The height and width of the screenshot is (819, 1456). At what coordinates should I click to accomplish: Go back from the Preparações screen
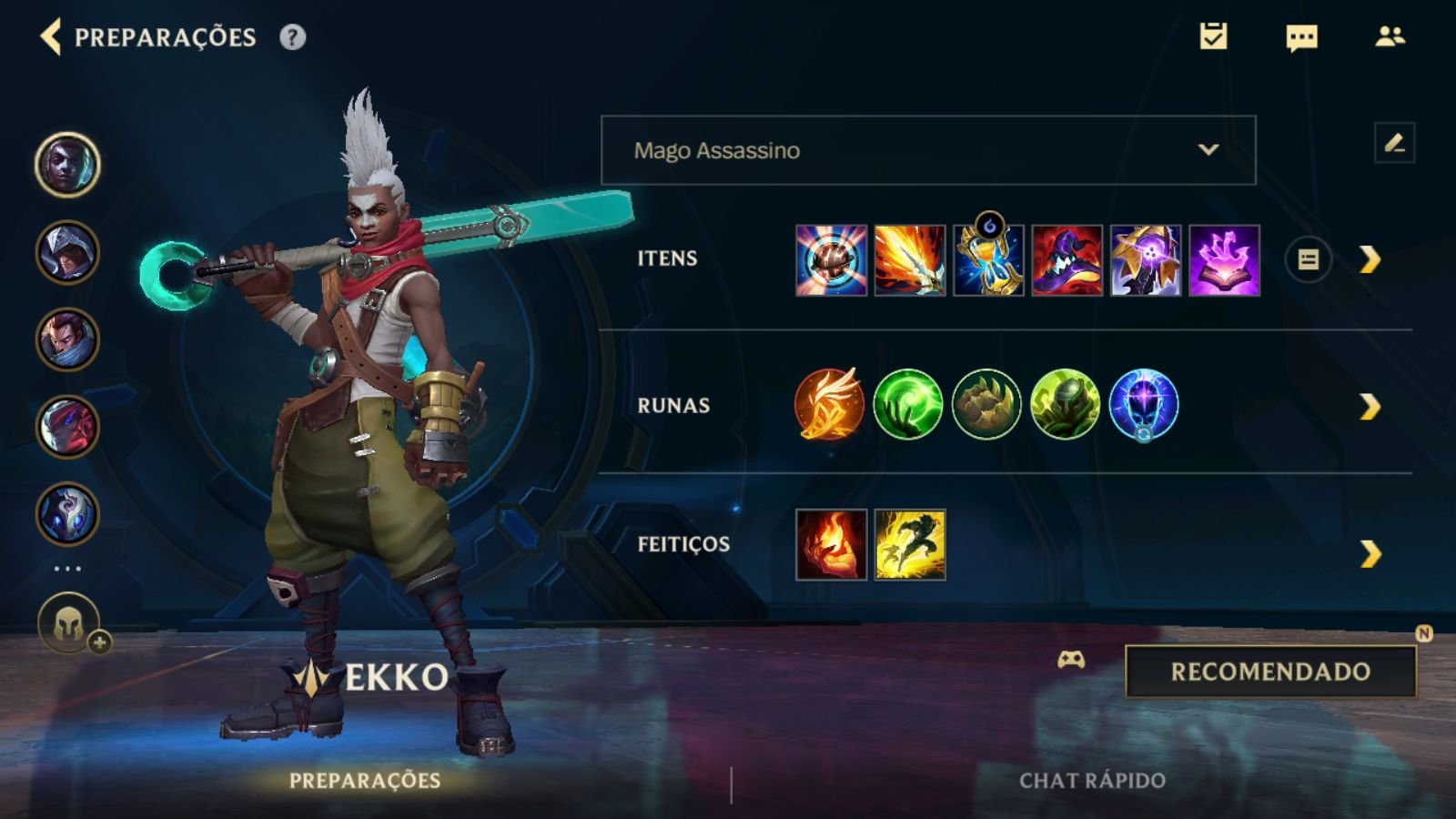(51, 37)
